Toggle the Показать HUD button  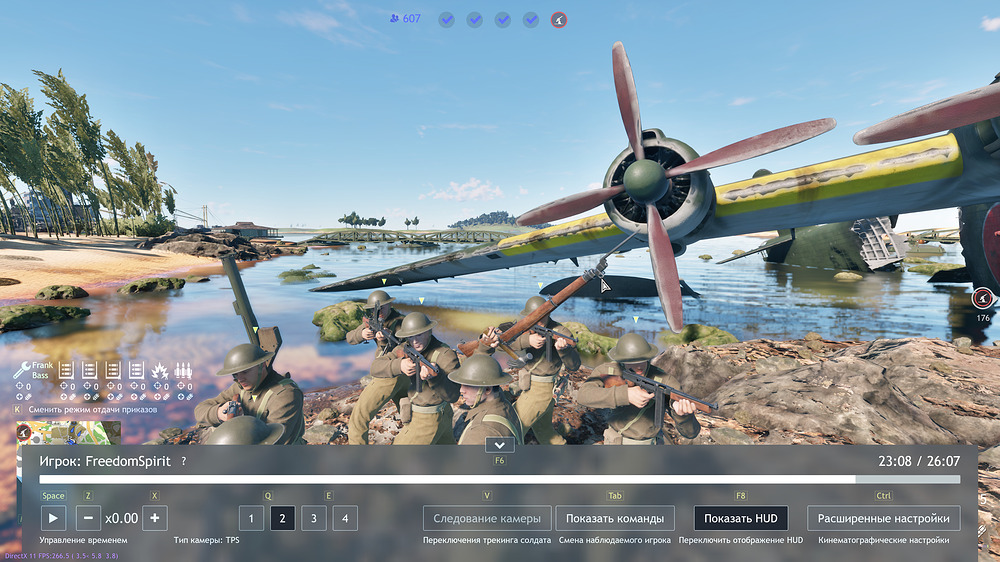point(740,518)
